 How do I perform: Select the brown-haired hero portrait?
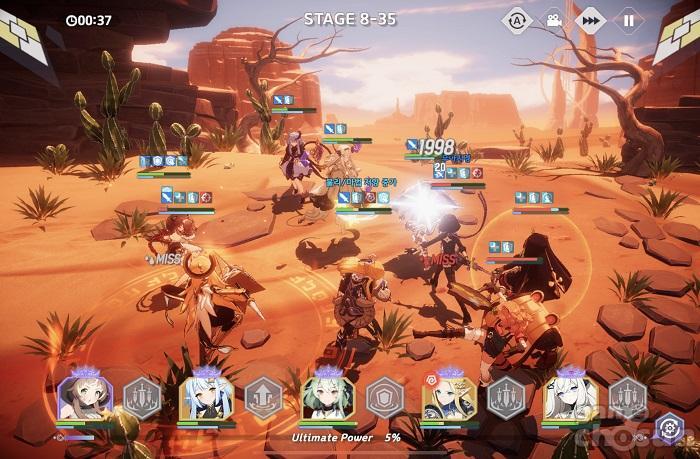click(x=84, y=396)
